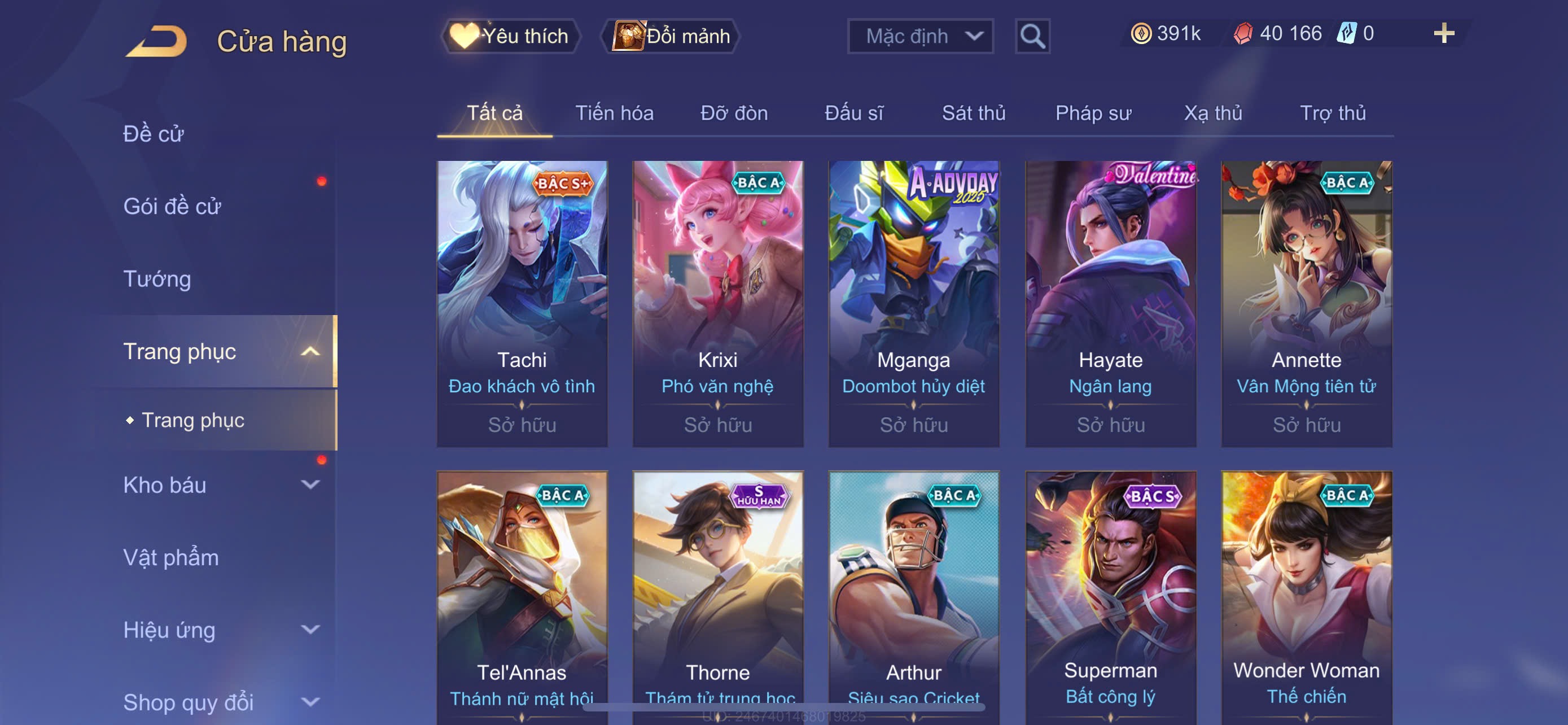Show the Pháp sư skins tab
Viewport: 1568px width, 725px height.
click(x=1093, y=113)
